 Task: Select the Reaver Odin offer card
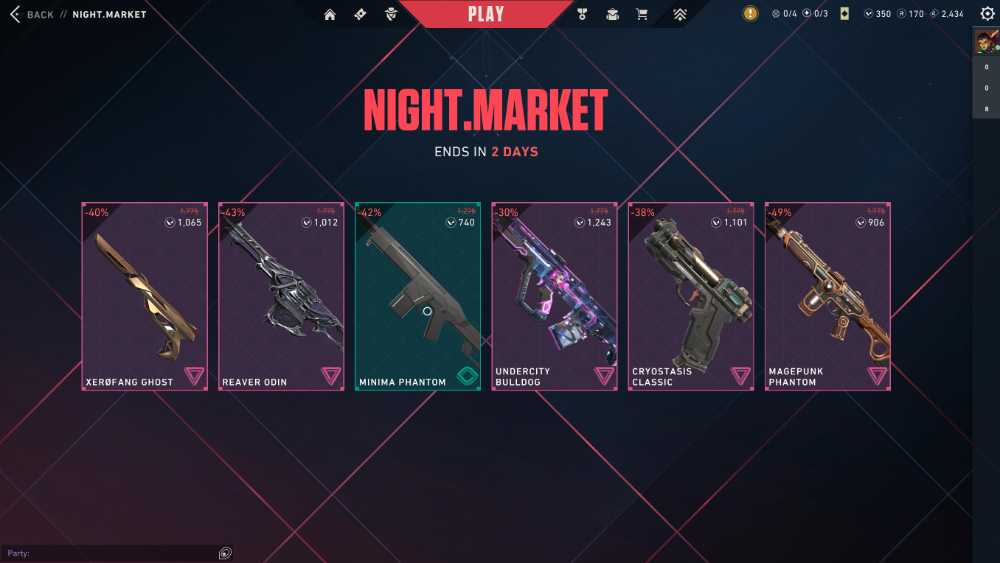[x=281, y=296]
